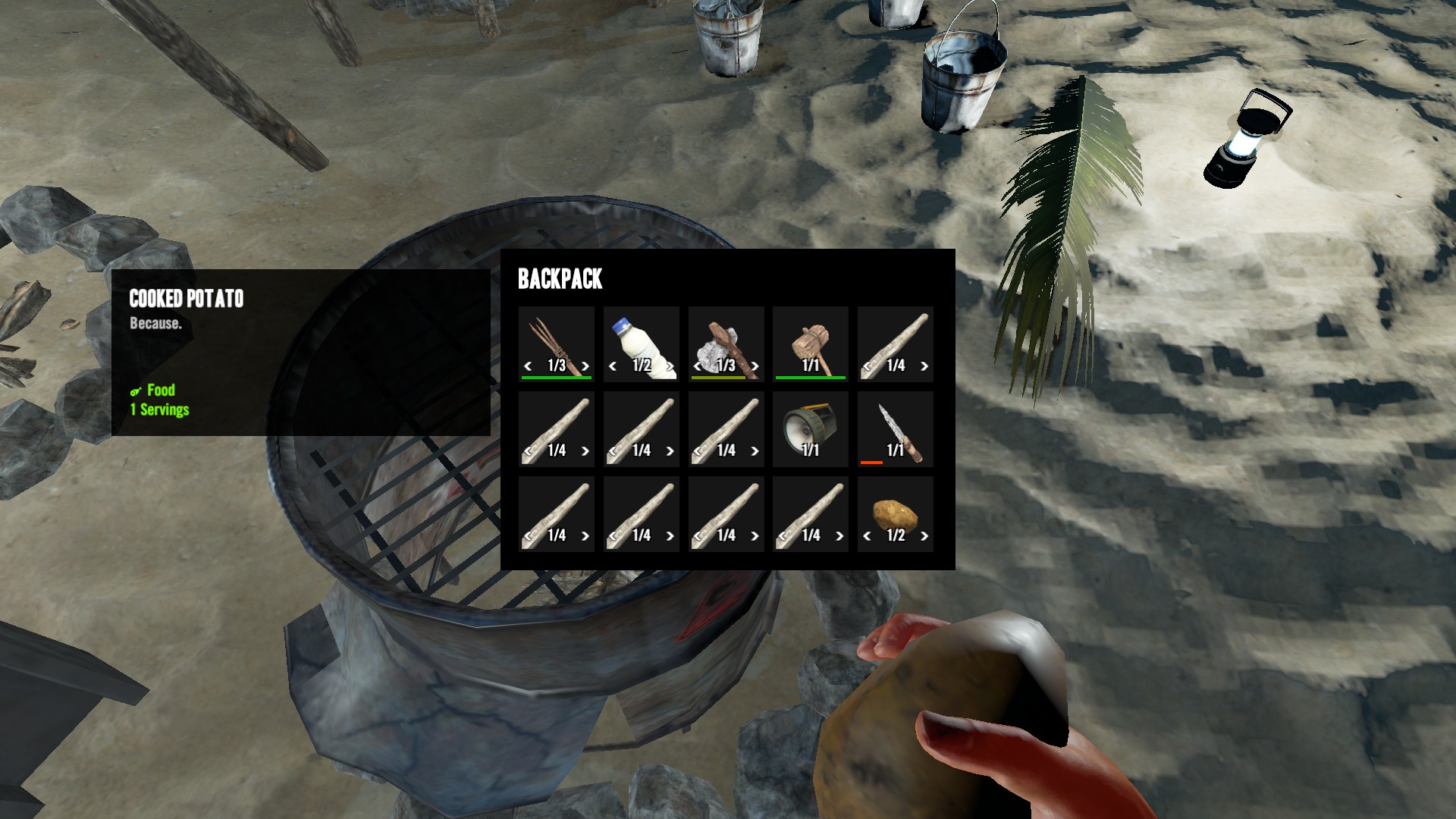
Task: Click the left arrow on the potato slot
Action: click(x=867, y=536)
